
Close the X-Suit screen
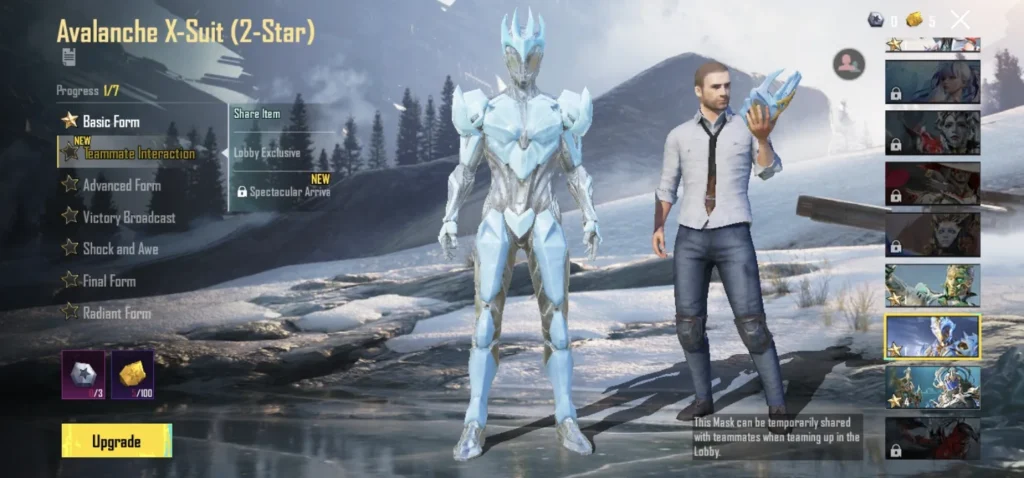960,19
